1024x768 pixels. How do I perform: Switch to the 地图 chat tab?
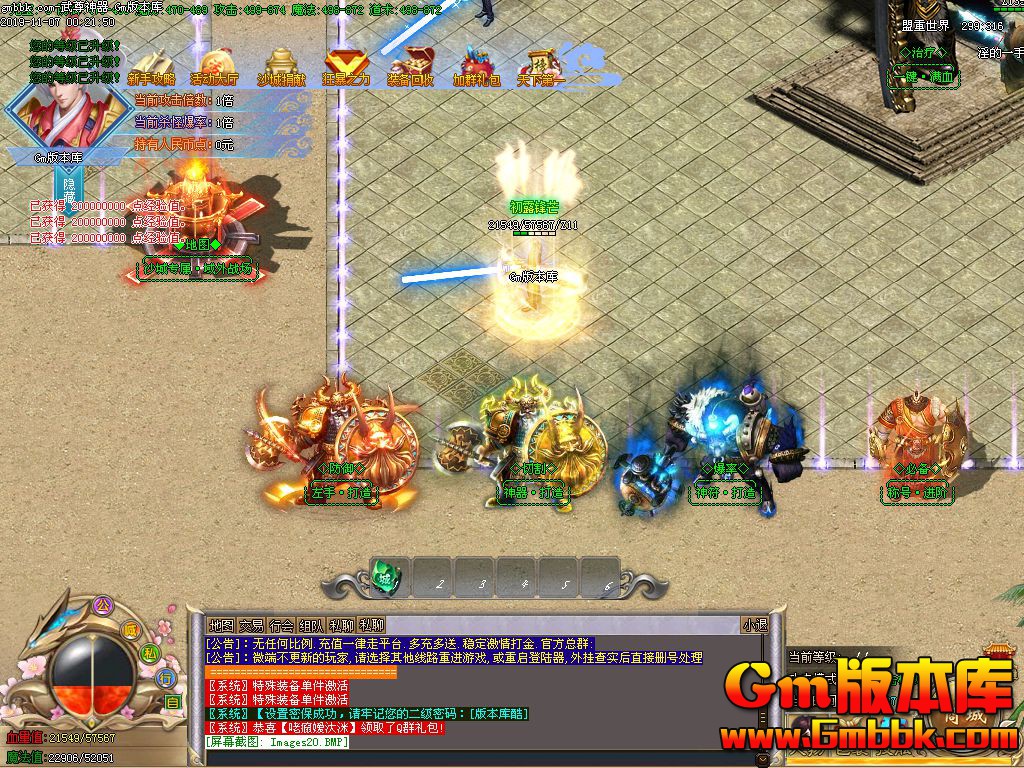pyautogui.click(x=221, y=625)
